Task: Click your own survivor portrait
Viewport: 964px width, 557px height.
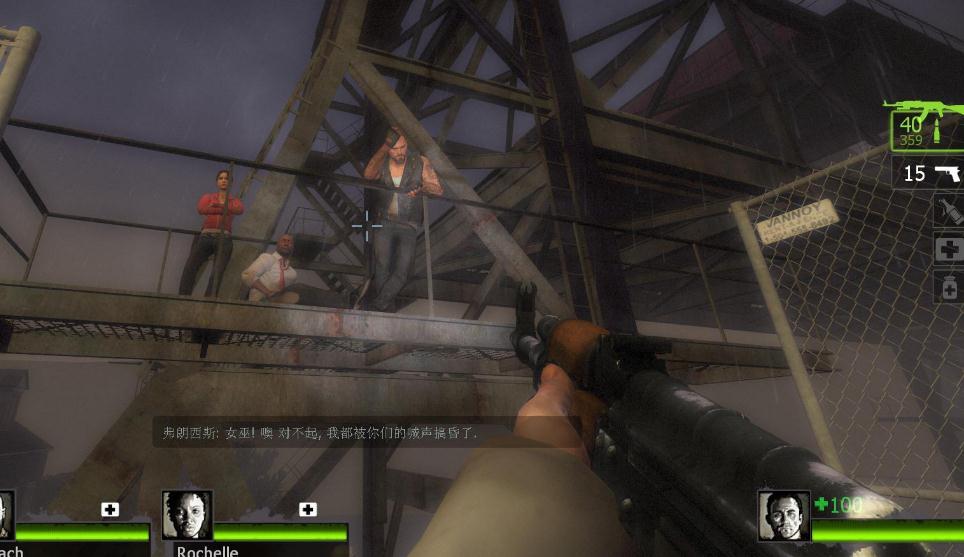Action: click(783, 516)
